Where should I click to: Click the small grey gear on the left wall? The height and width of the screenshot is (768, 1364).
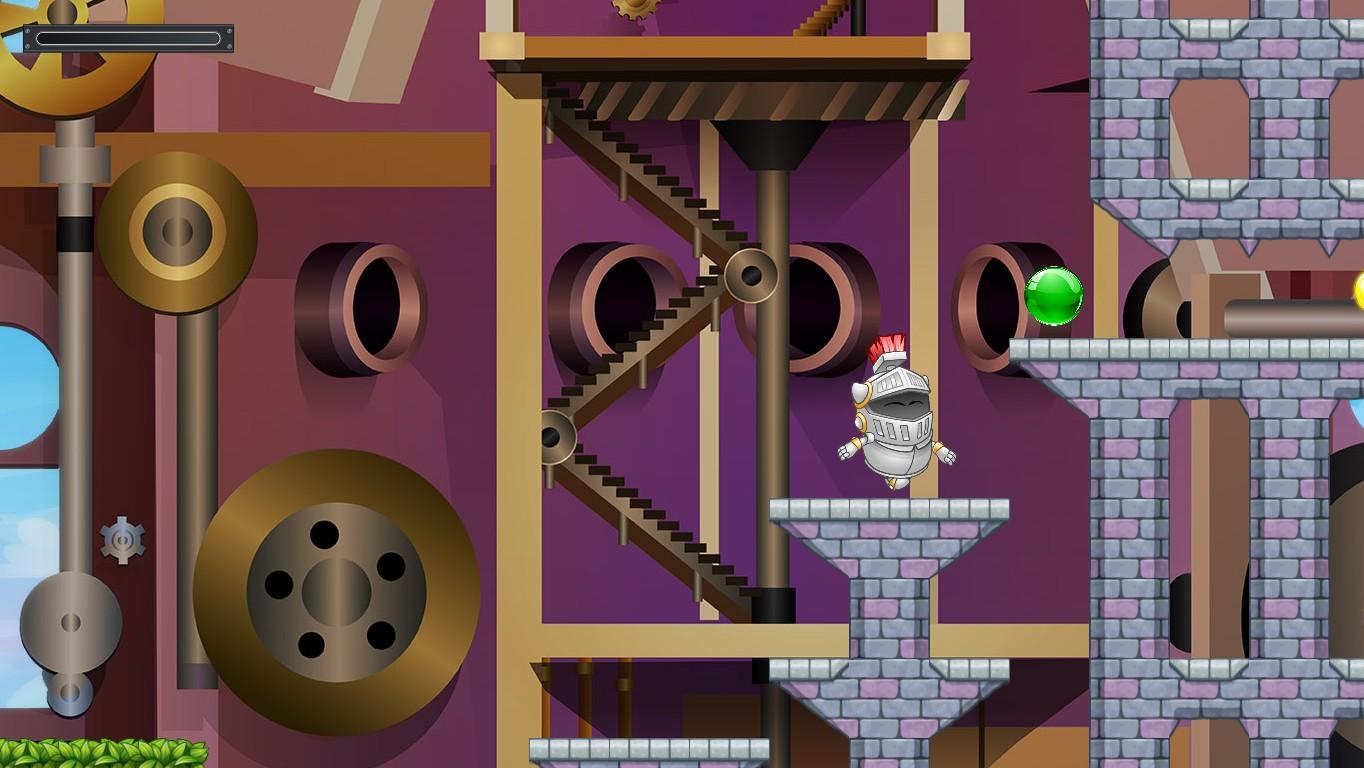[120, 540]
